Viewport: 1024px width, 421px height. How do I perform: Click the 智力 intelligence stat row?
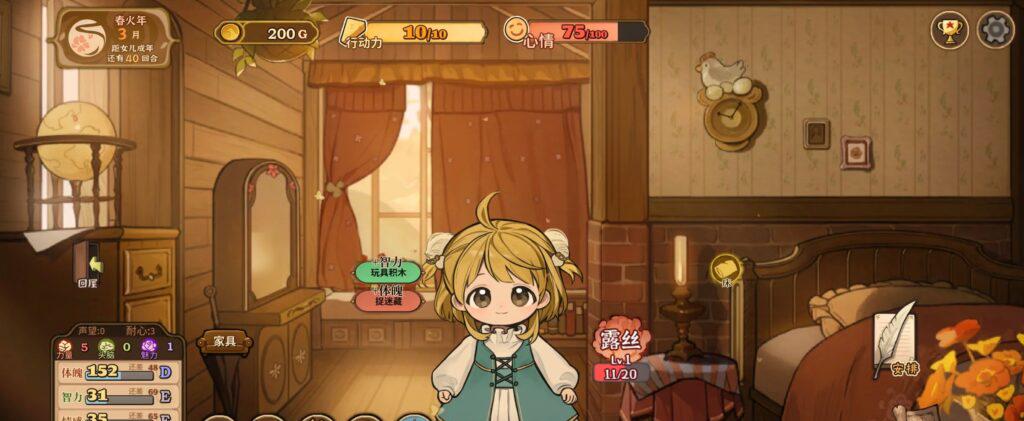click(112, 396)
